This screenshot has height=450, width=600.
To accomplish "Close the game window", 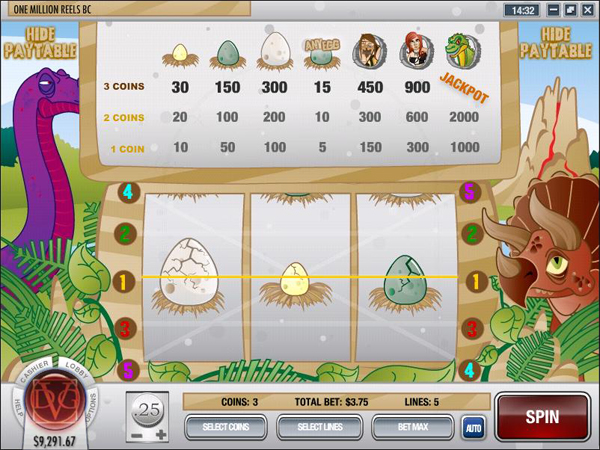I will pyautogui.click(x=586, y=9).
